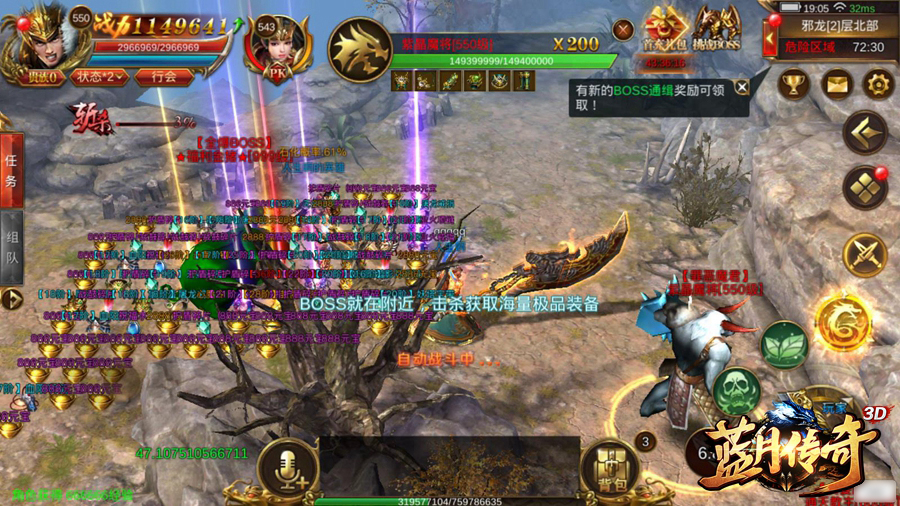Open the gear settings icon
The image size is (900, 506).
pos(877,84)
